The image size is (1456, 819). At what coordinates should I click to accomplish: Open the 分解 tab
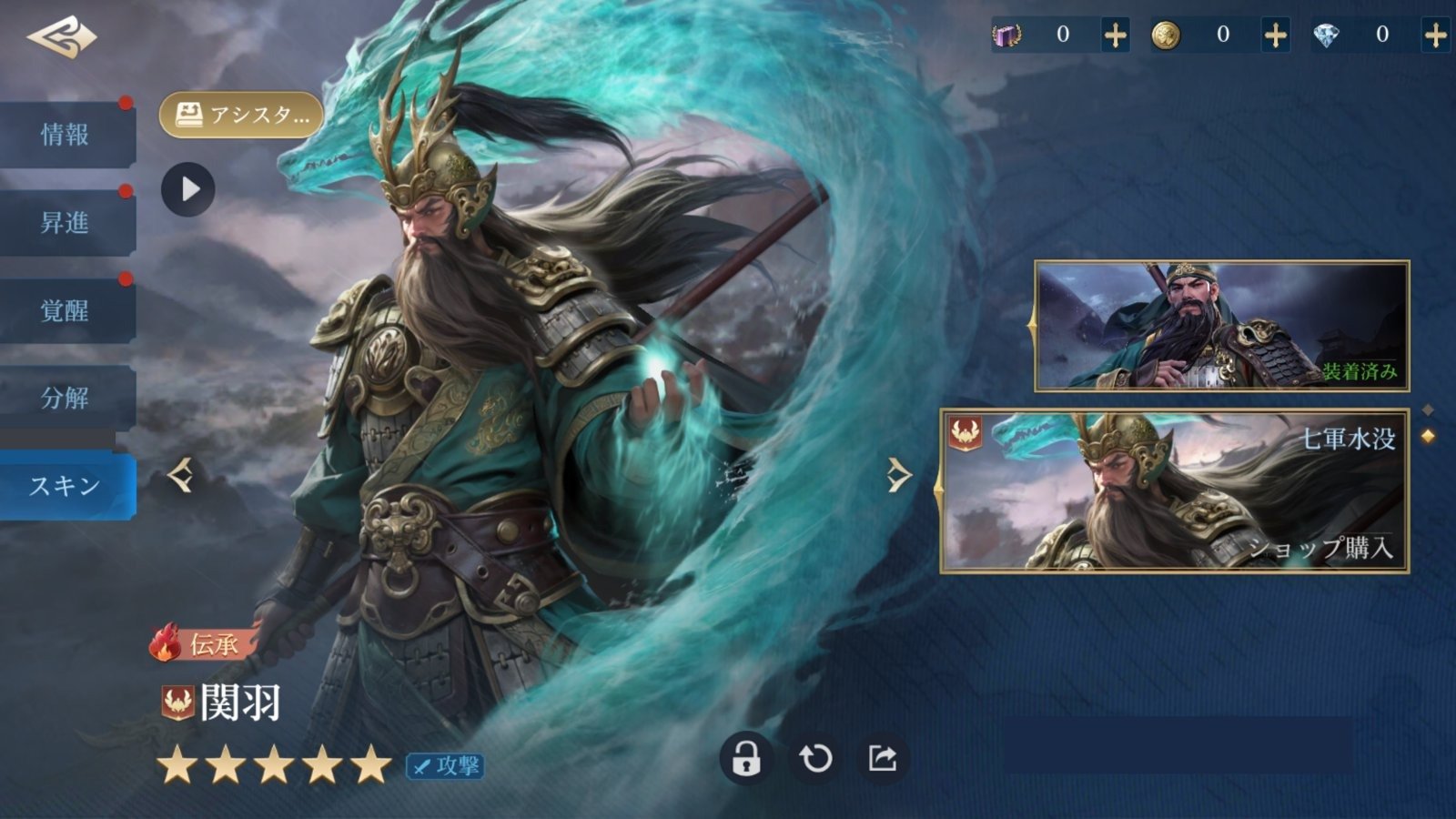coord(66,398)
